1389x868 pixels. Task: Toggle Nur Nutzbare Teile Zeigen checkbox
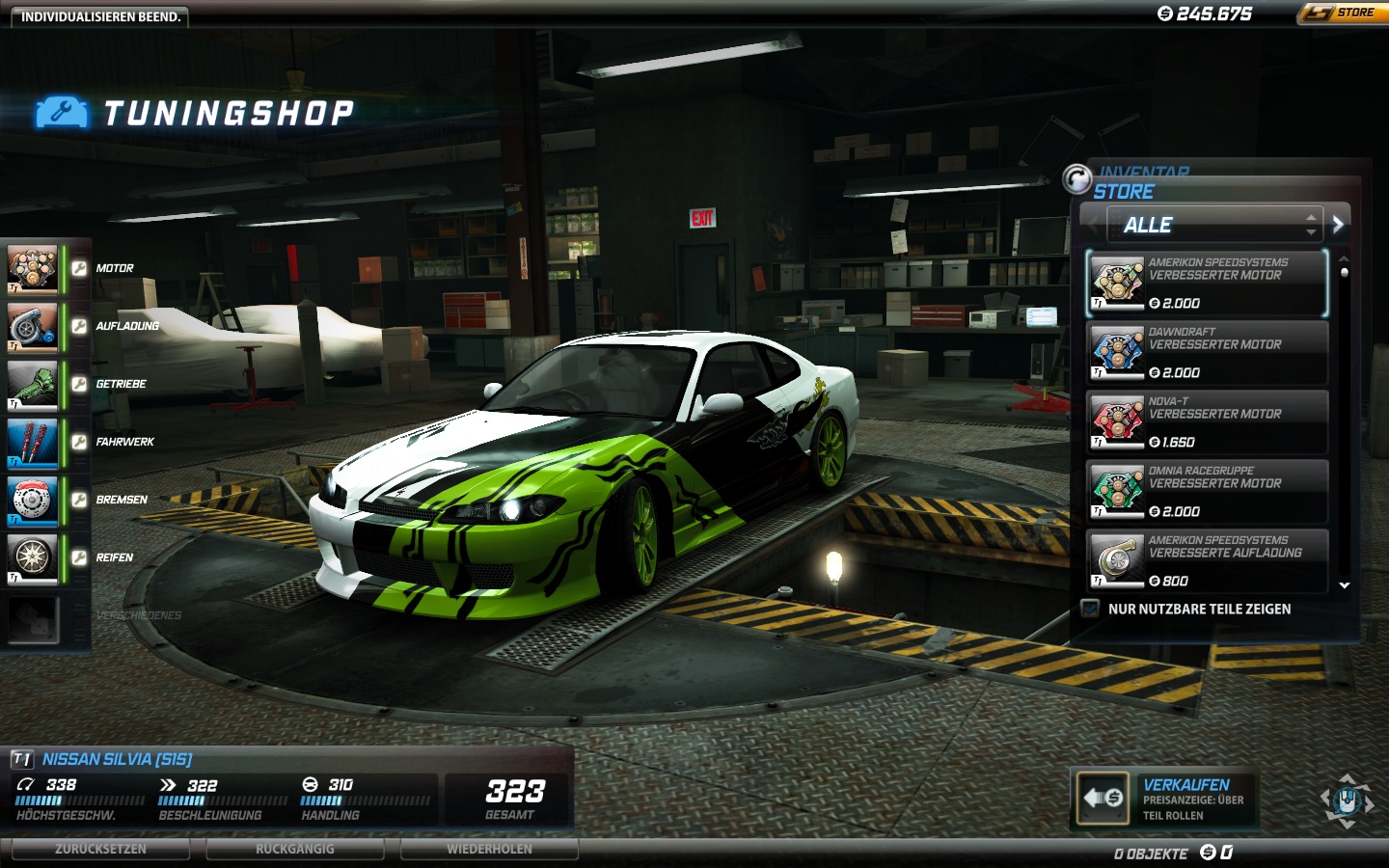click(1091, 609)
